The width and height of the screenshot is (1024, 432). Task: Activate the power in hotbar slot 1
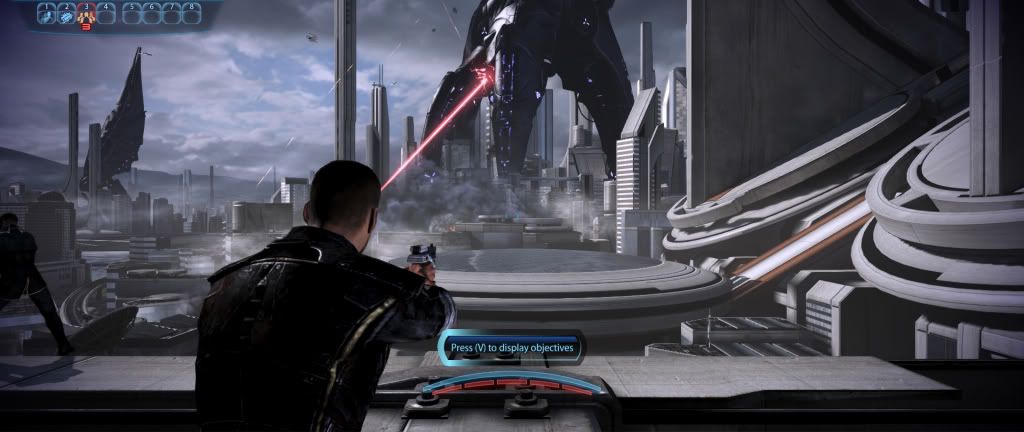click(x=47, y=13)
